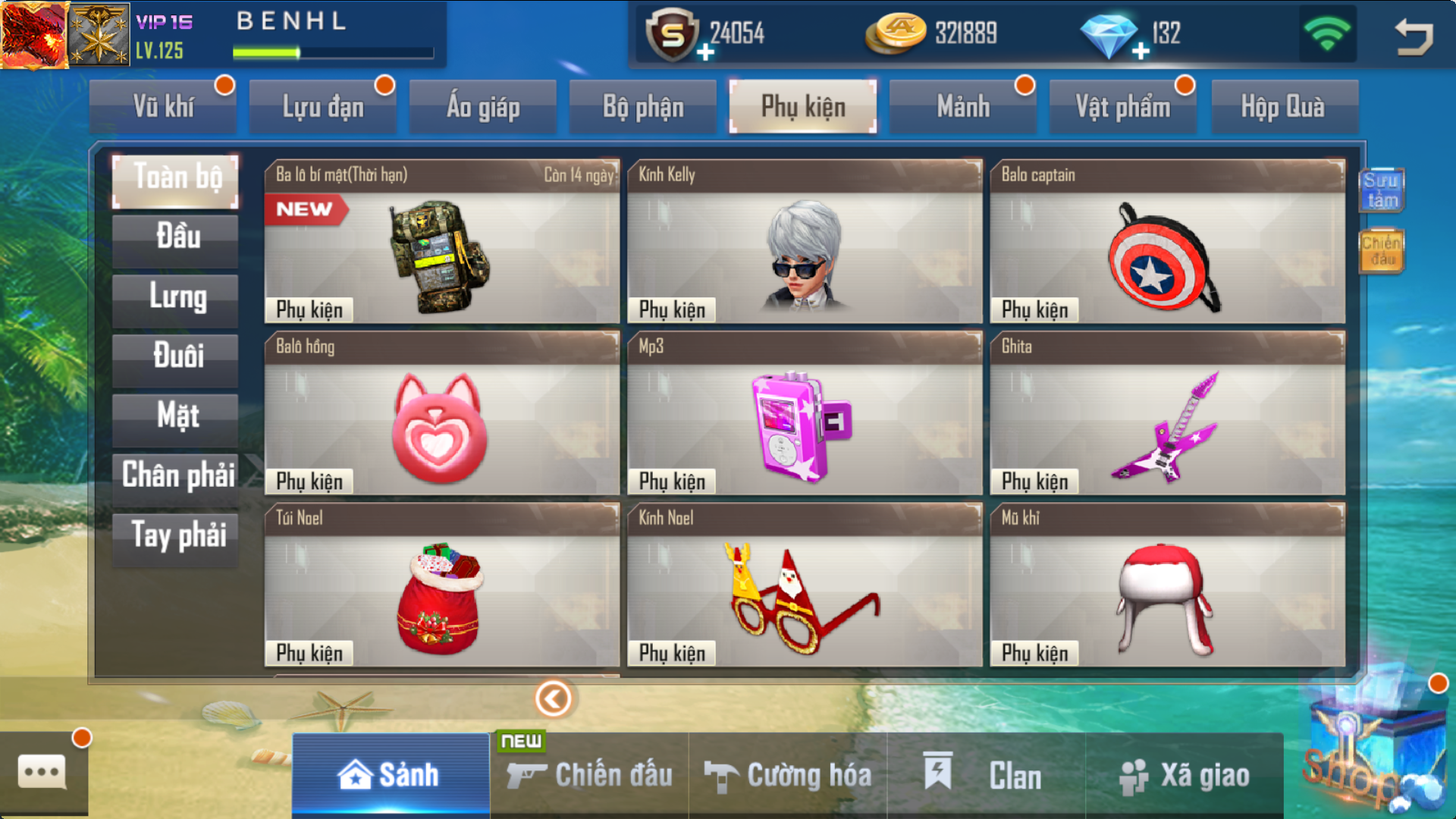Select the Ba lô bí mật backpack
Image resolution: width=1456 pixels, height=819 pixels.
click(x=441, y=243)
